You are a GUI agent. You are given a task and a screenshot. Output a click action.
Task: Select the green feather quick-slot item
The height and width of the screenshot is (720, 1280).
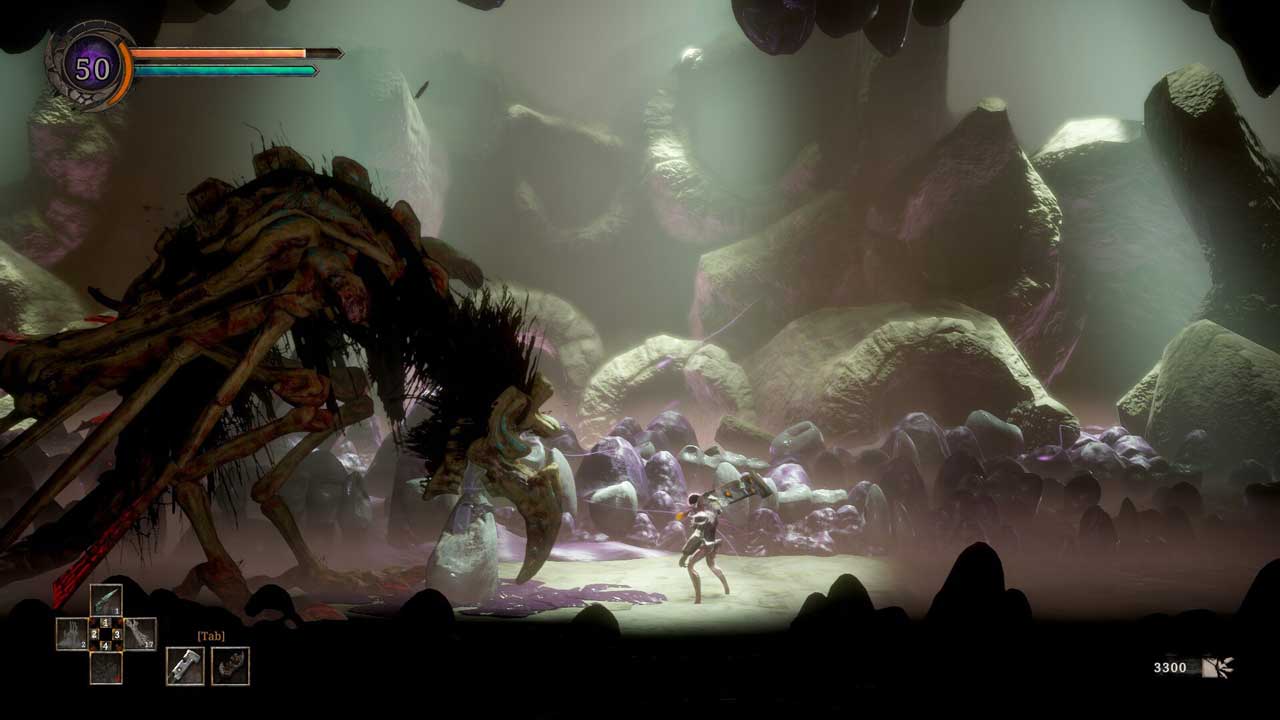106,600
